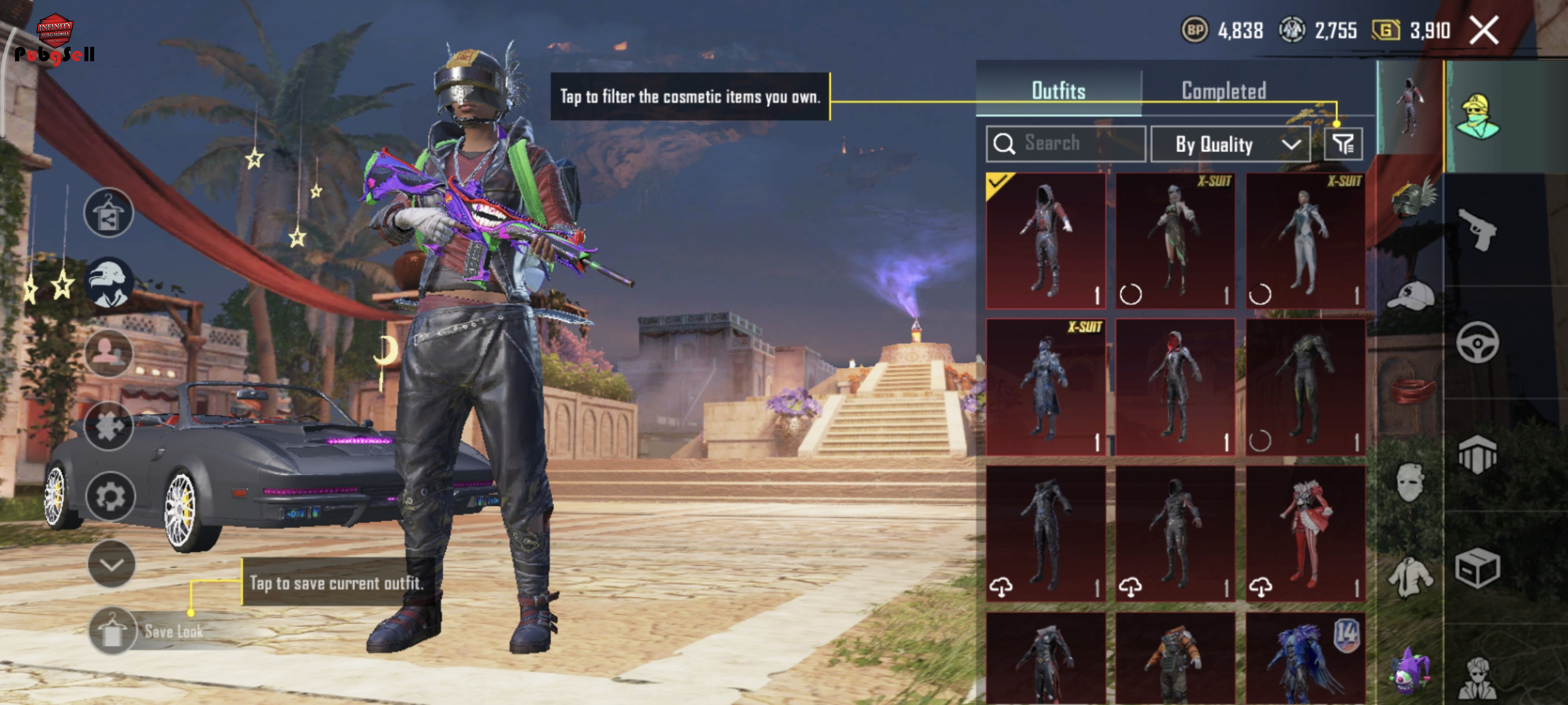Select the equipped hooded red outfit
1568x705 pixels.
click(1045, 241)
